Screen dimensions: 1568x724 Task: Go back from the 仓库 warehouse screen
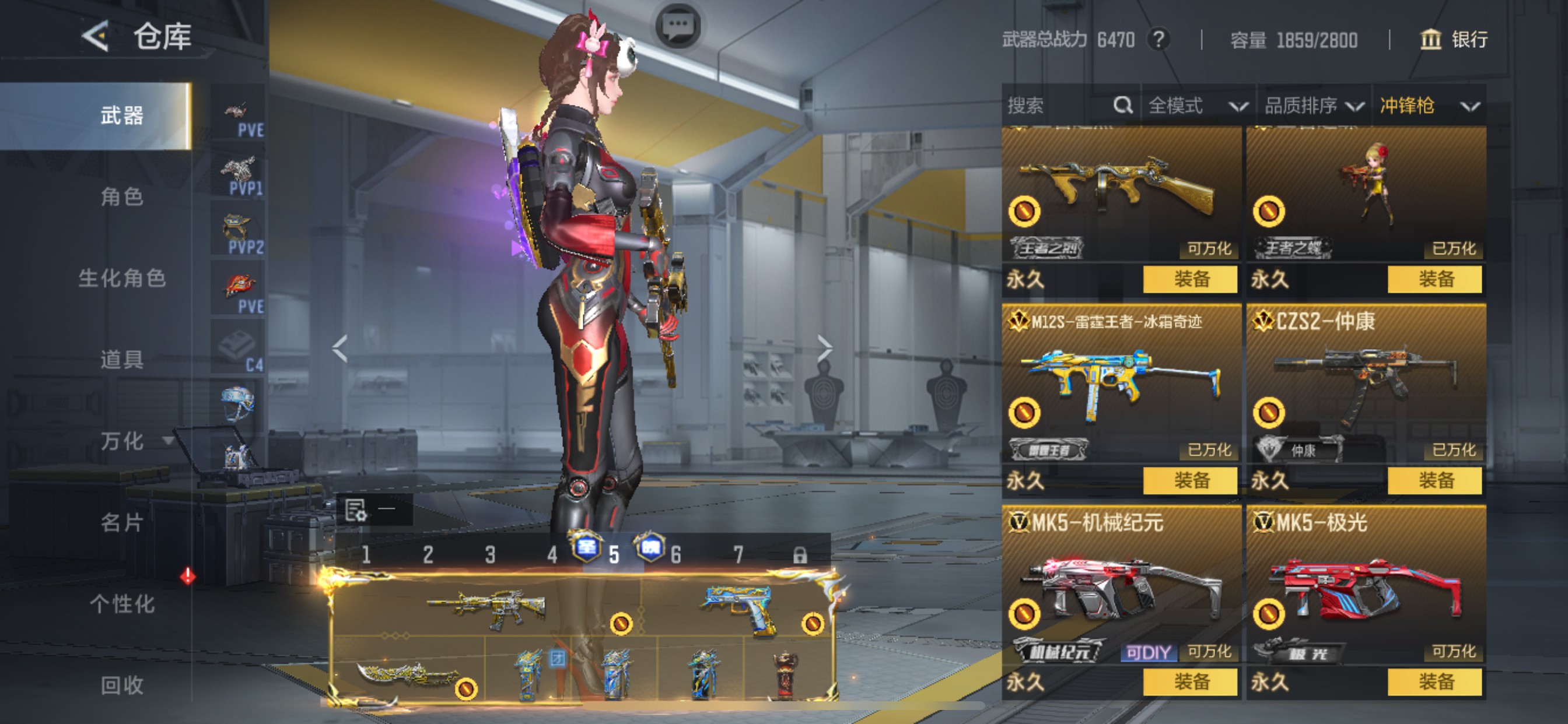pos(96,36)
